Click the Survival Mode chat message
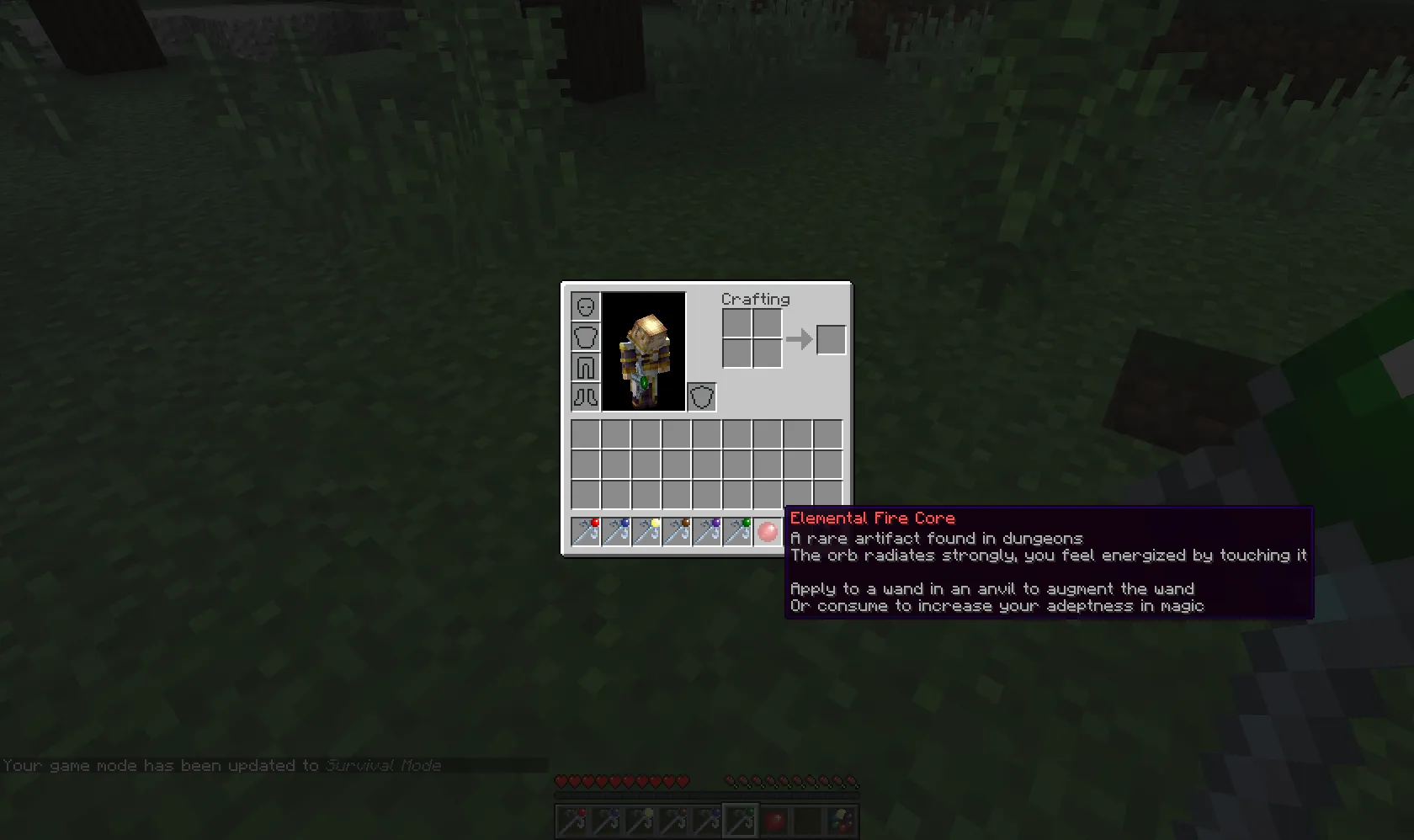 pyautogui.click(x=221, y=765)
